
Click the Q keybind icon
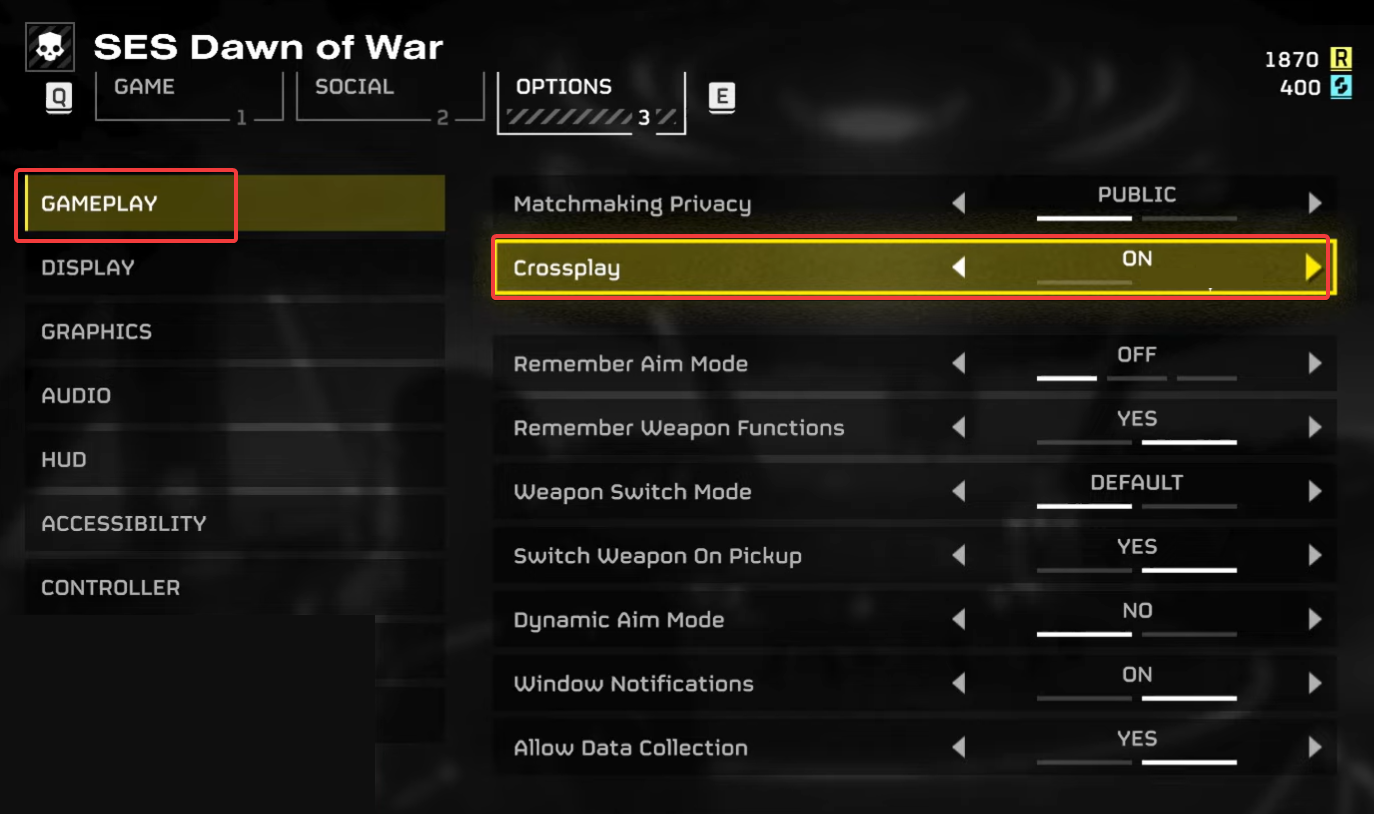coord(58,97)
